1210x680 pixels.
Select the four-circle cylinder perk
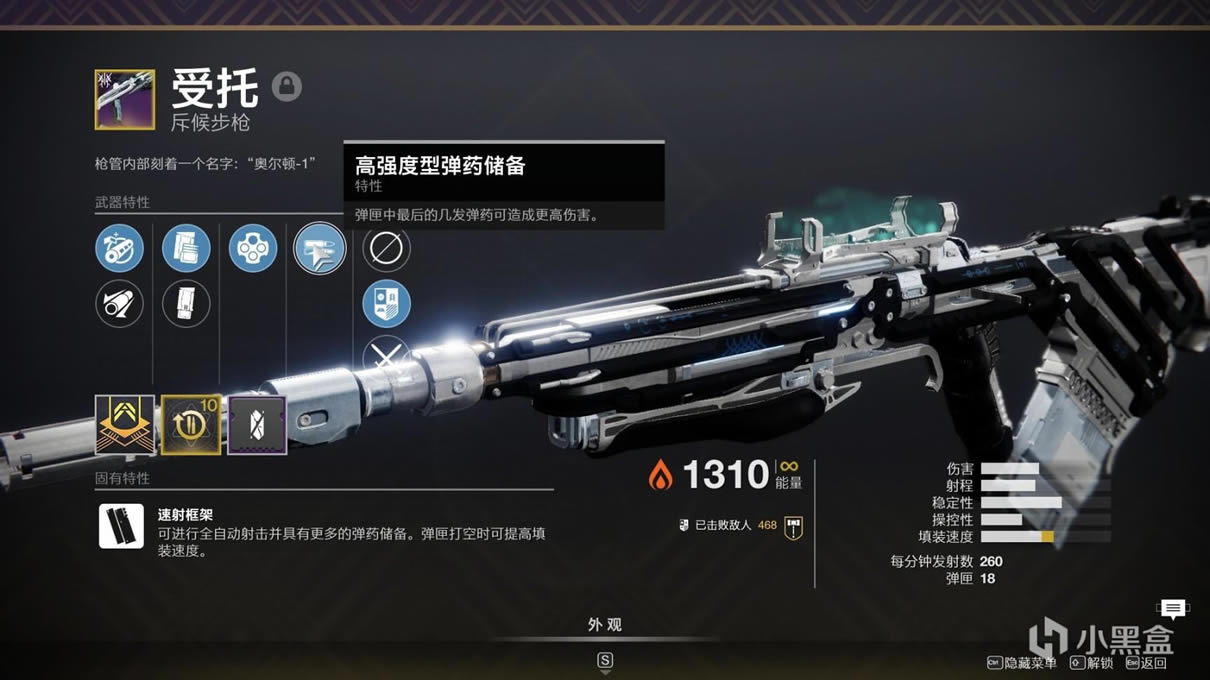point(253,248)
